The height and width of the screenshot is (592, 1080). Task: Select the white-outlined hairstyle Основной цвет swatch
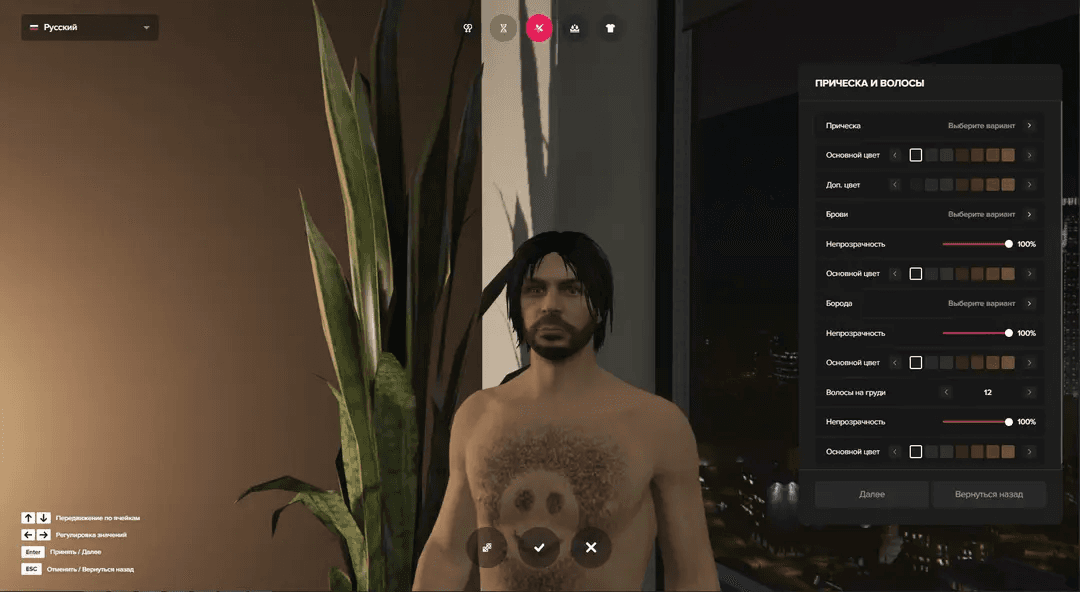click(915, 155)
